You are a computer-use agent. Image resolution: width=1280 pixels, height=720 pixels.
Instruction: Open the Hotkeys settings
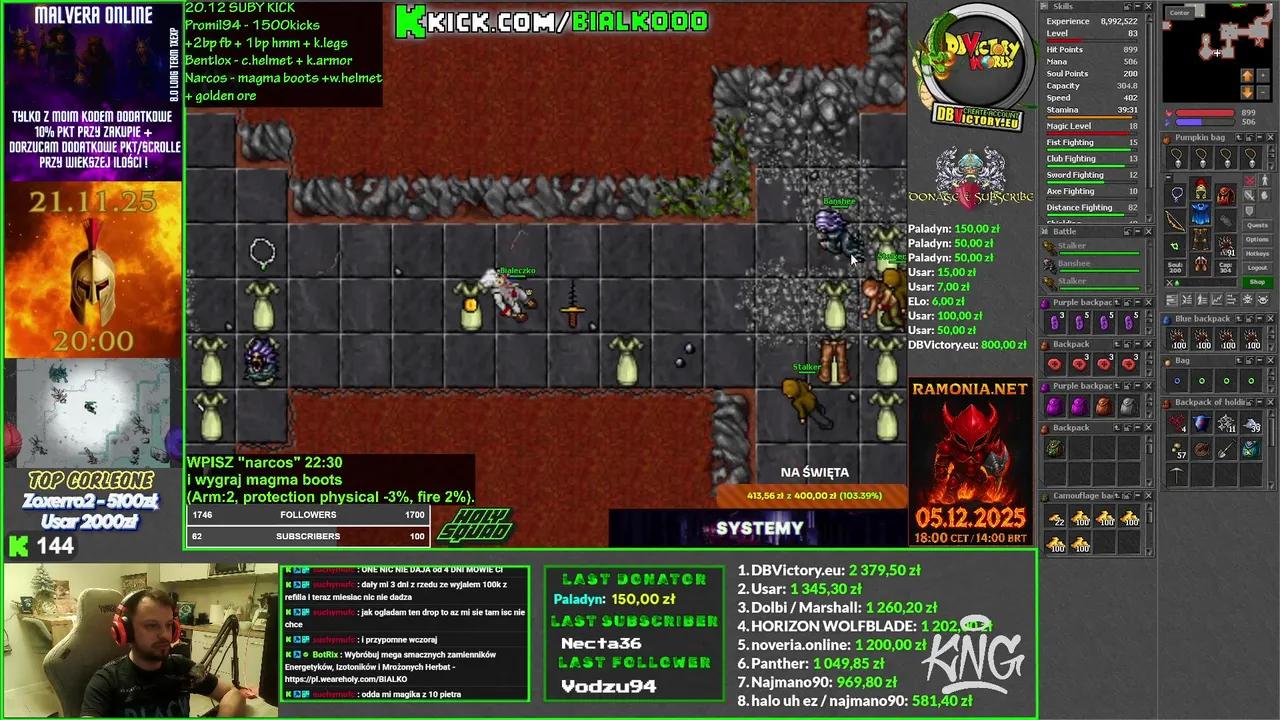[x=1258, y=253]
